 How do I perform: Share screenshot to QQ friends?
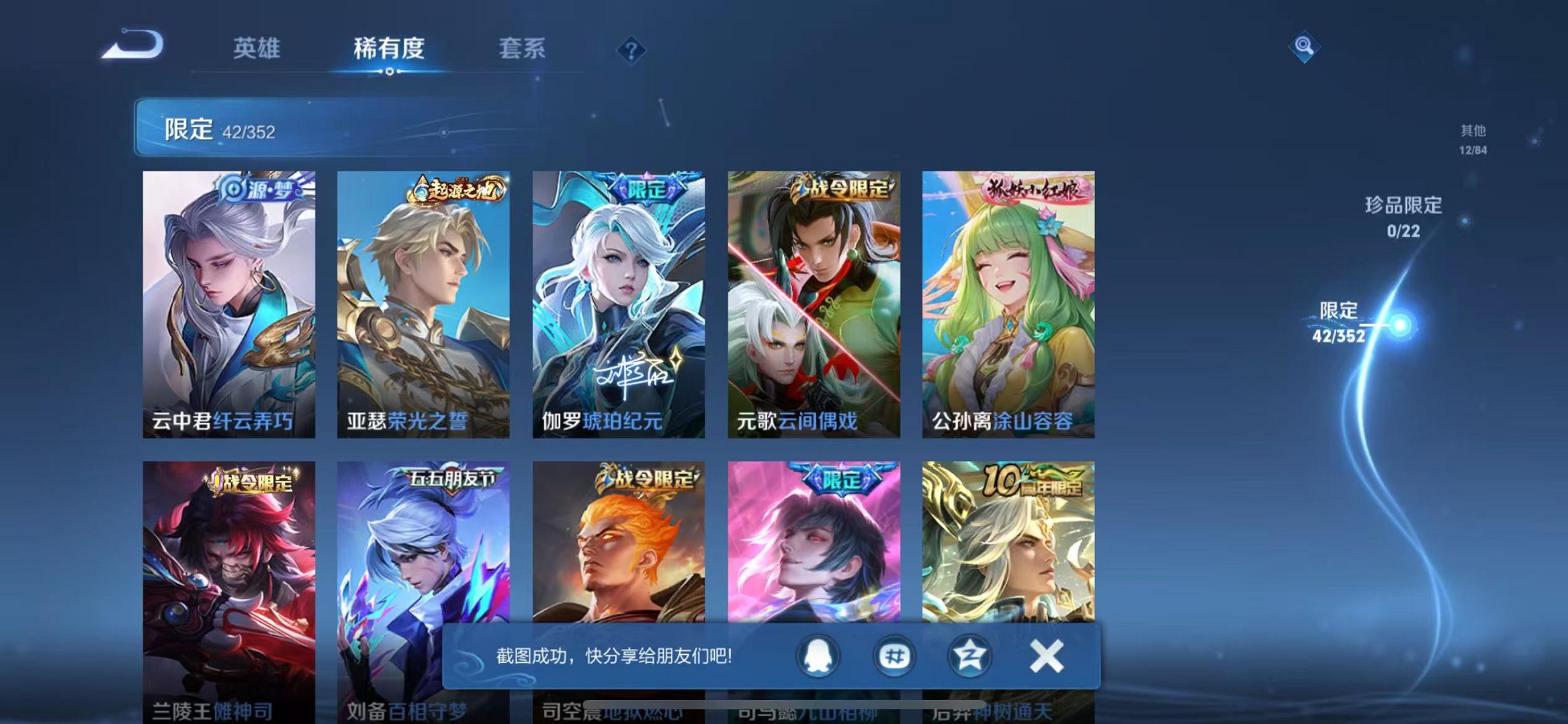(x=816, y=656)
